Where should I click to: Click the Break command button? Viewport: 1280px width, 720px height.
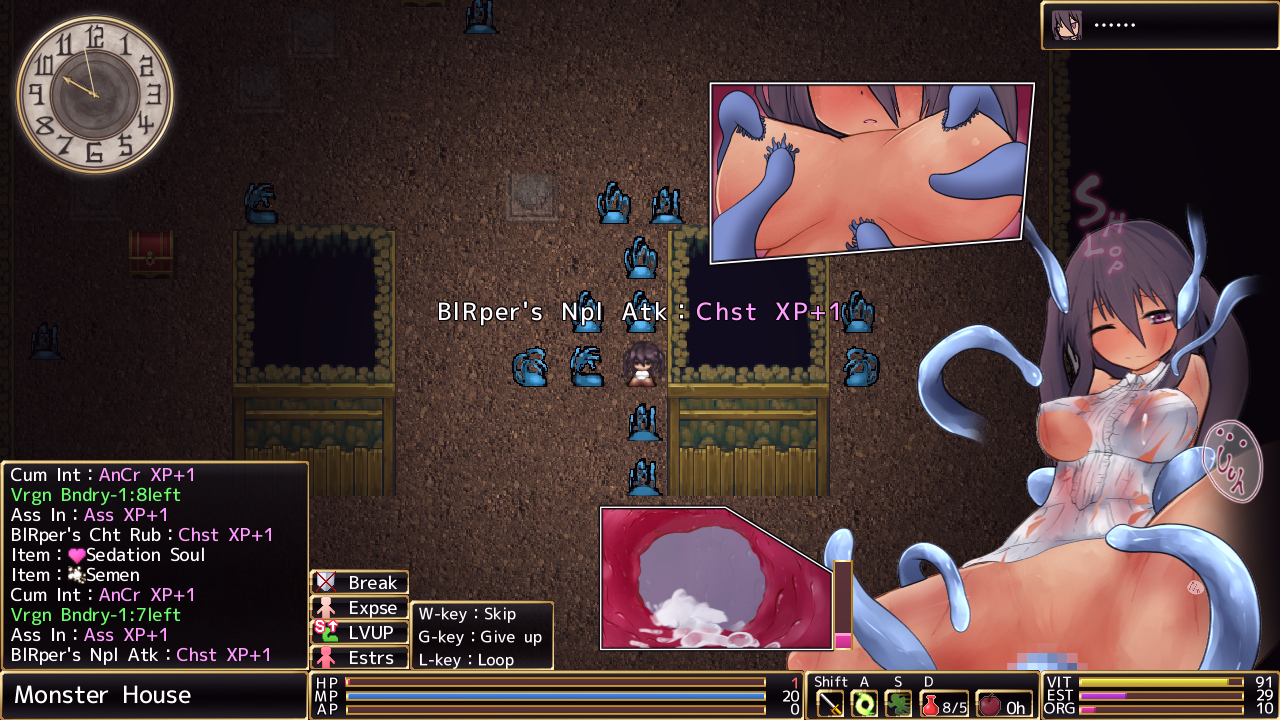point(360,582)
